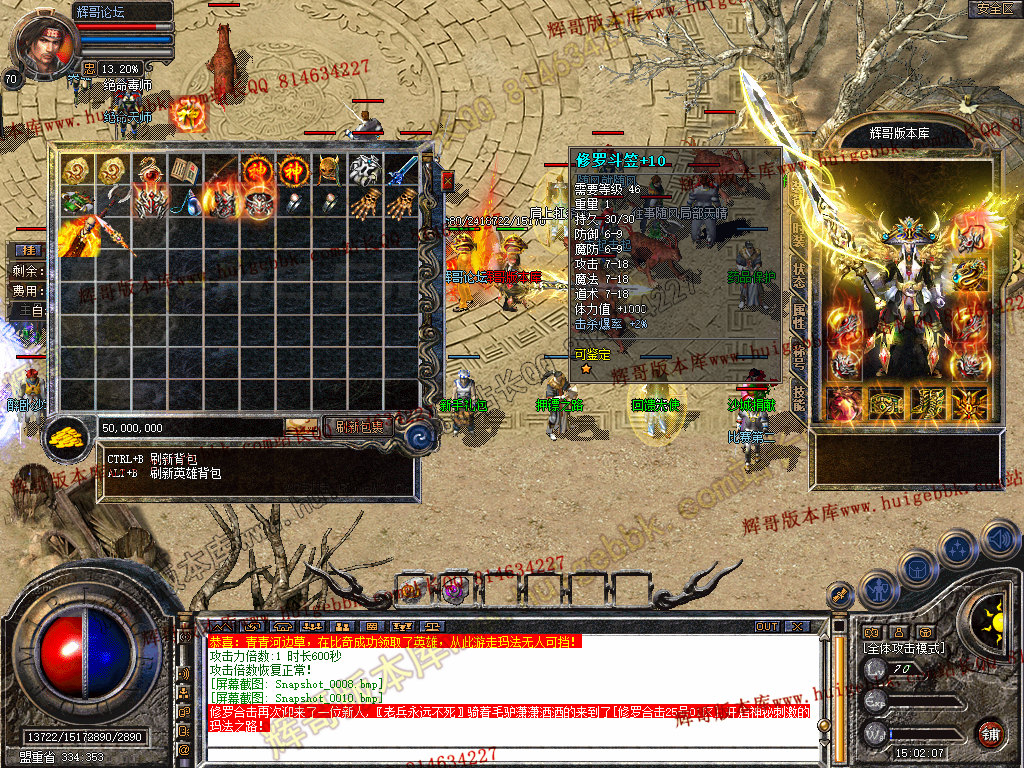Image resolution: width=1024 pixels, height=768 pixels.
Task: Select the open book item in the bag
Action: (x=183, y=170)
